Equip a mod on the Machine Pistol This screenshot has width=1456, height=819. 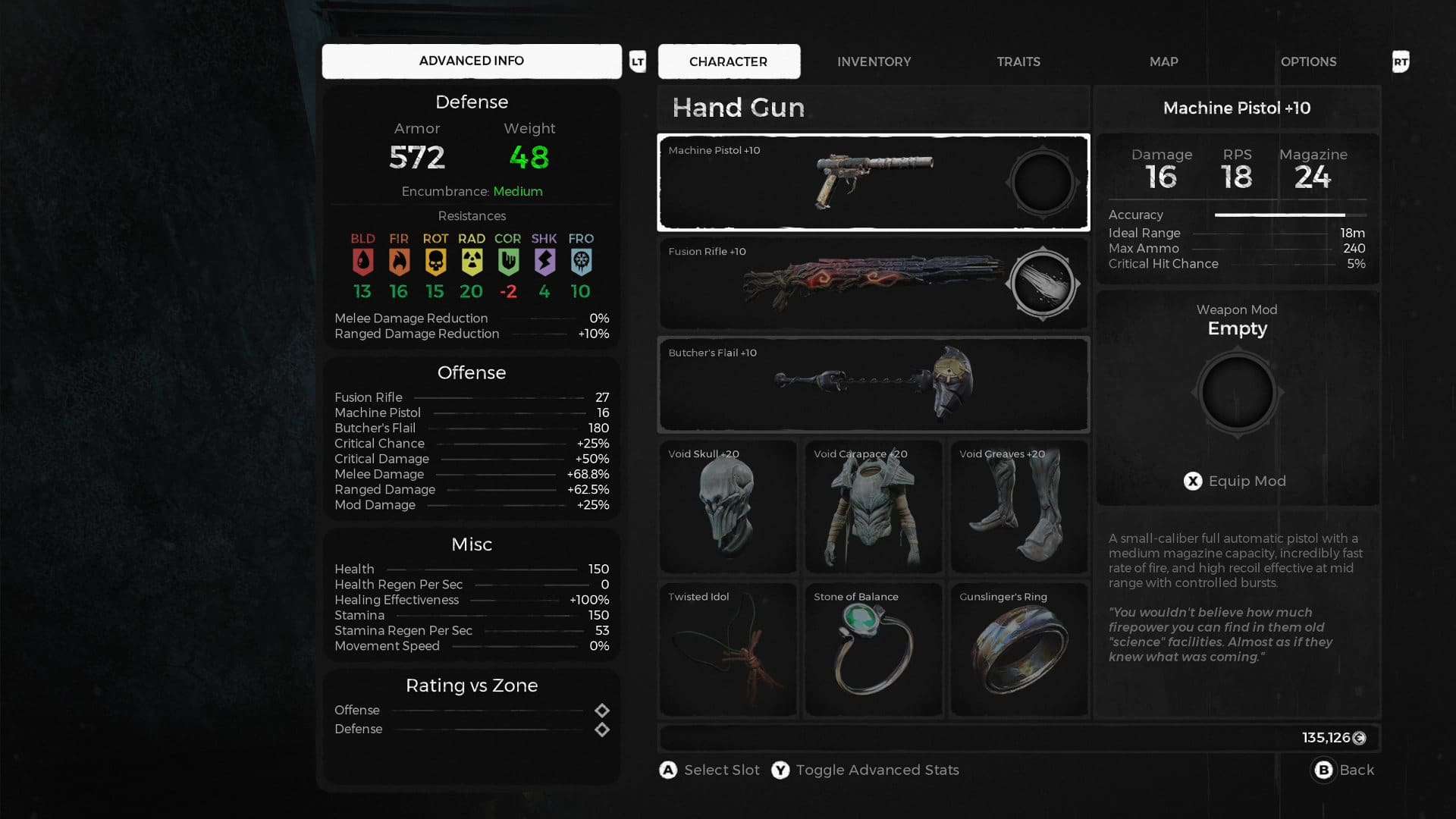(x=1235, y=481)
